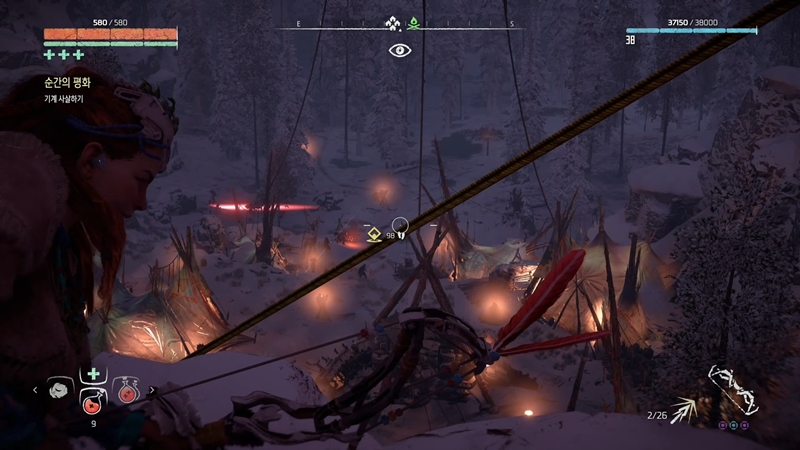Image resolution: width=800 pixels, height=450 pixels.
Task: Select the green campfire compass marker
Action: tap(412, 23)
